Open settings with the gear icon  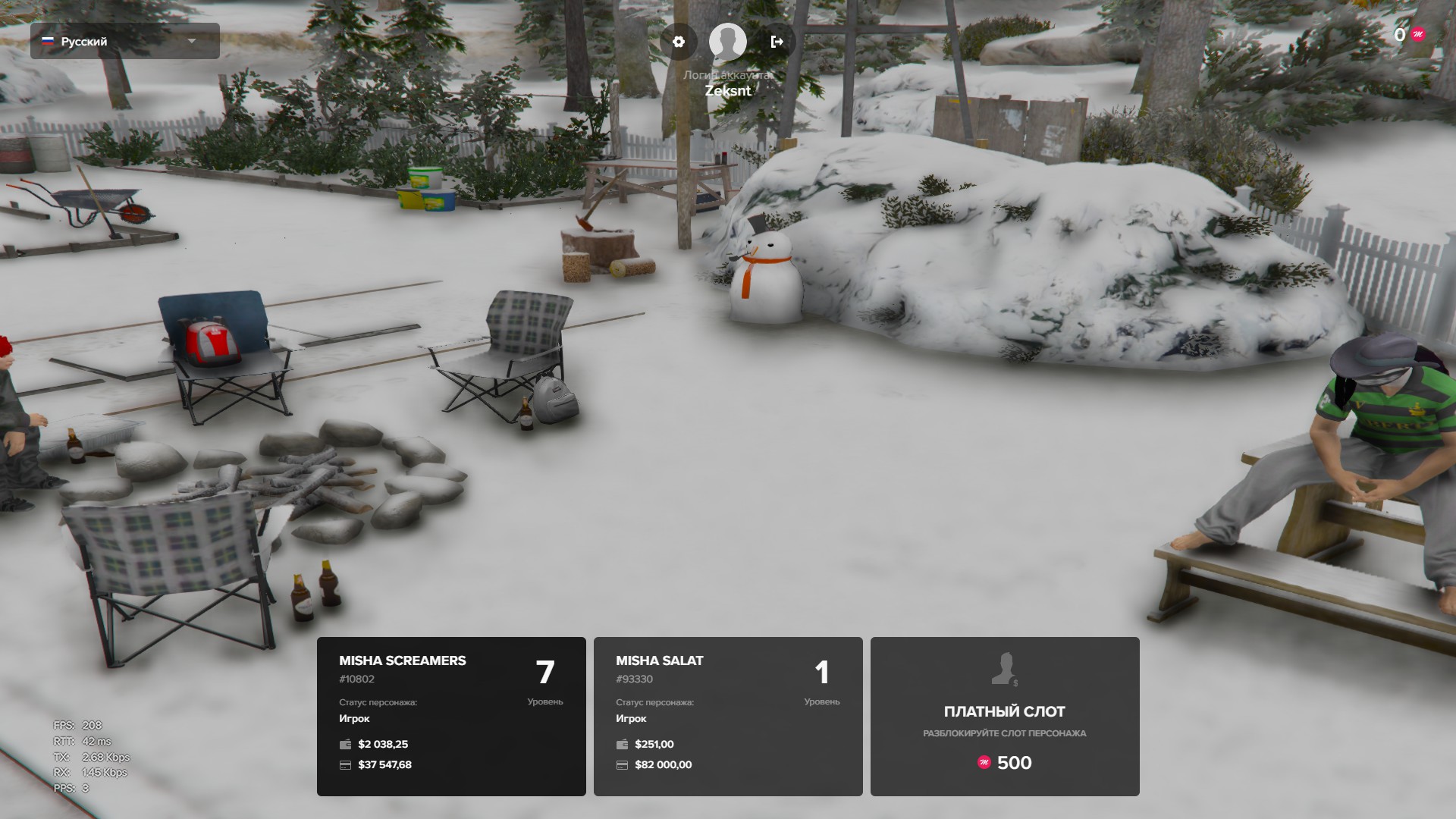(x=679, y=42)
